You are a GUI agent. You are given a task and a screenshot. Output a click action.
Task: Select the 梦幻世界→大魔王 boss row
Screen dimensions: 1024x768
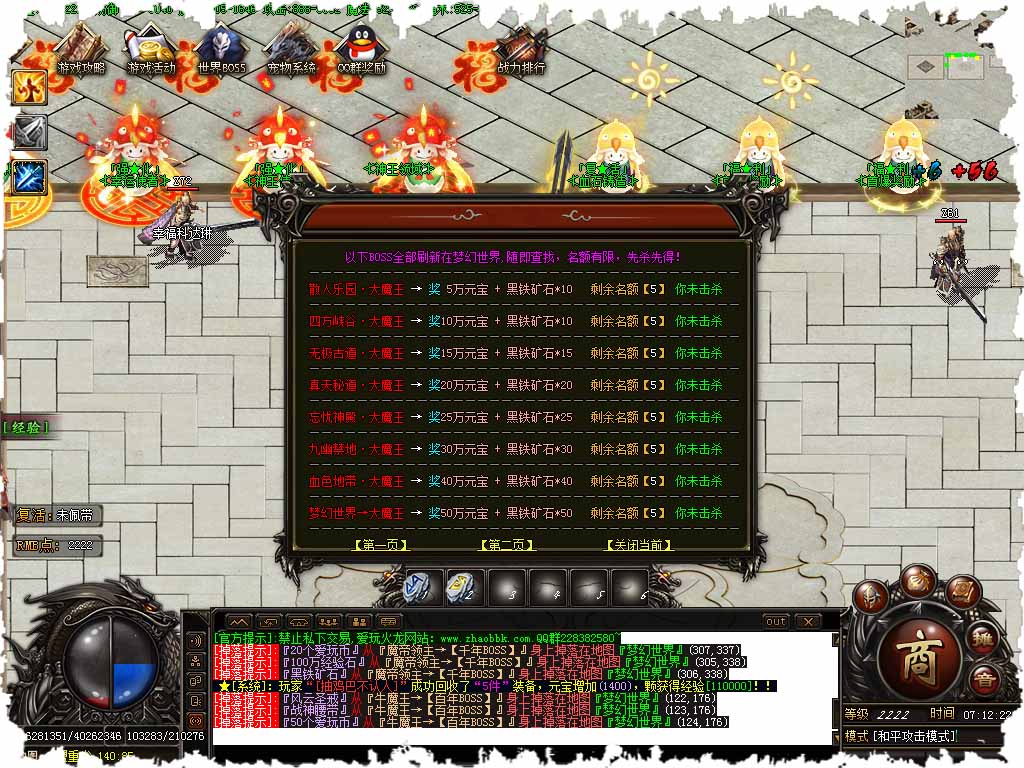[356, 513]
